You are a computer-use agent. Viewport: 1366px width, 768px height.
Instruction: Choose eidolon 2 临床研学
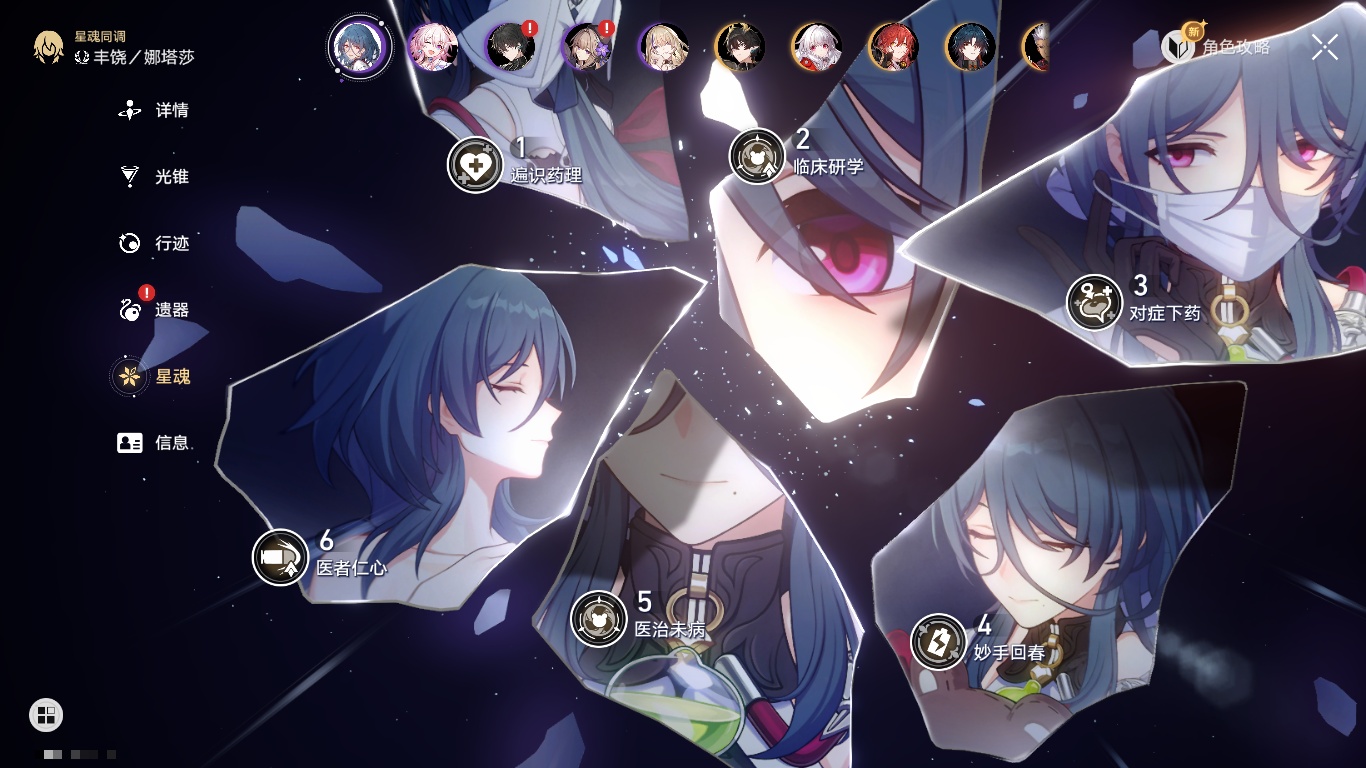757,156
